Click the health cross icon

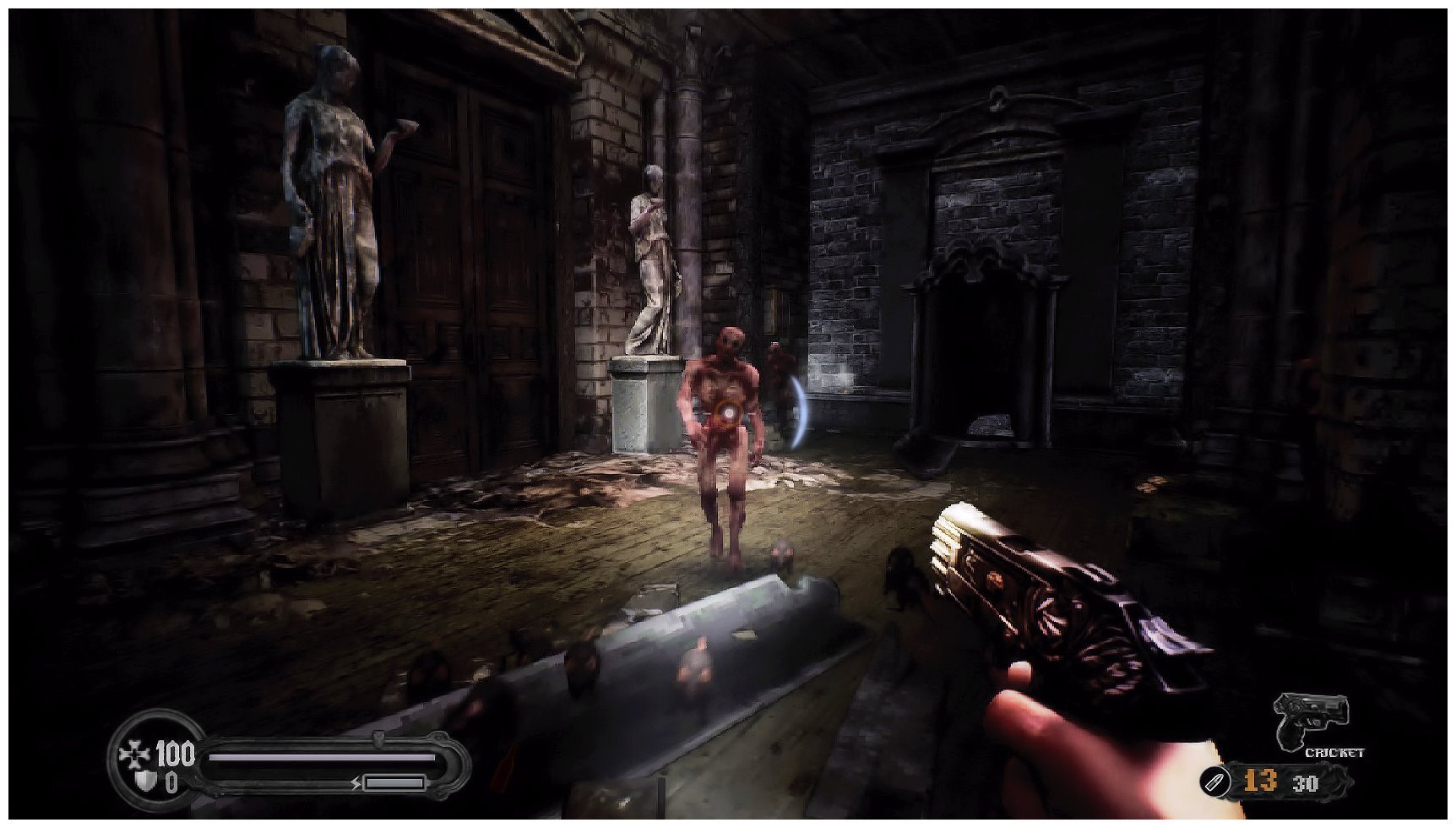pyautogui.click(x=134, y=754)
